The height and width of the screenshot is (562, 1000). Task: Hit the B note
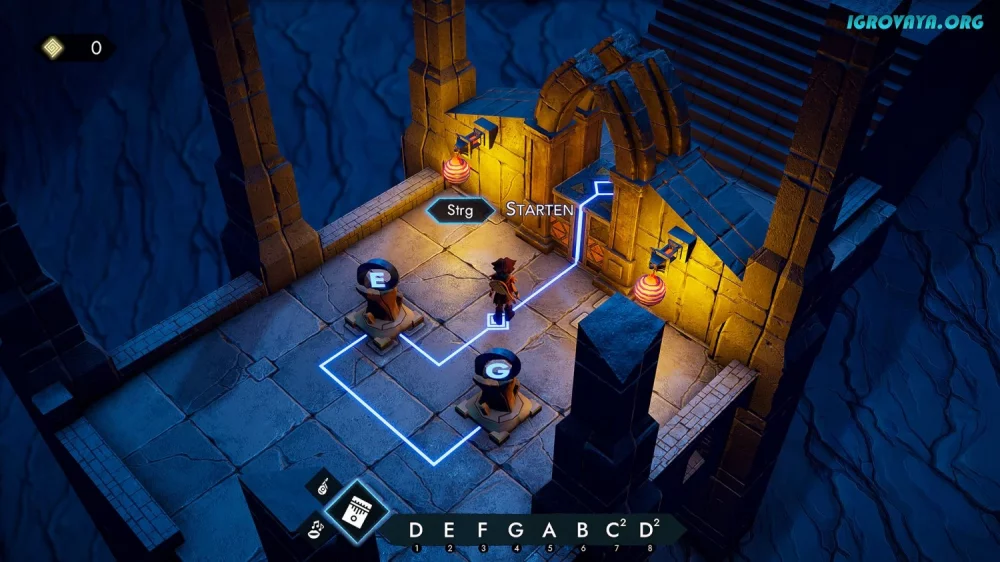coord(582,530)
